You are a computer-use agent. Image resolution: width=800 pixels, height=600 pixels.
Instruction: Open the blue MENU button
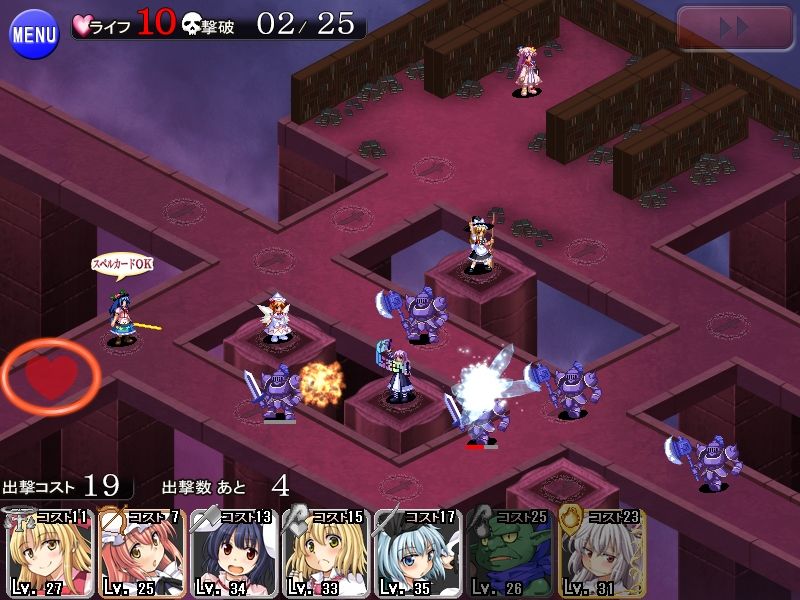pos(34,35)
